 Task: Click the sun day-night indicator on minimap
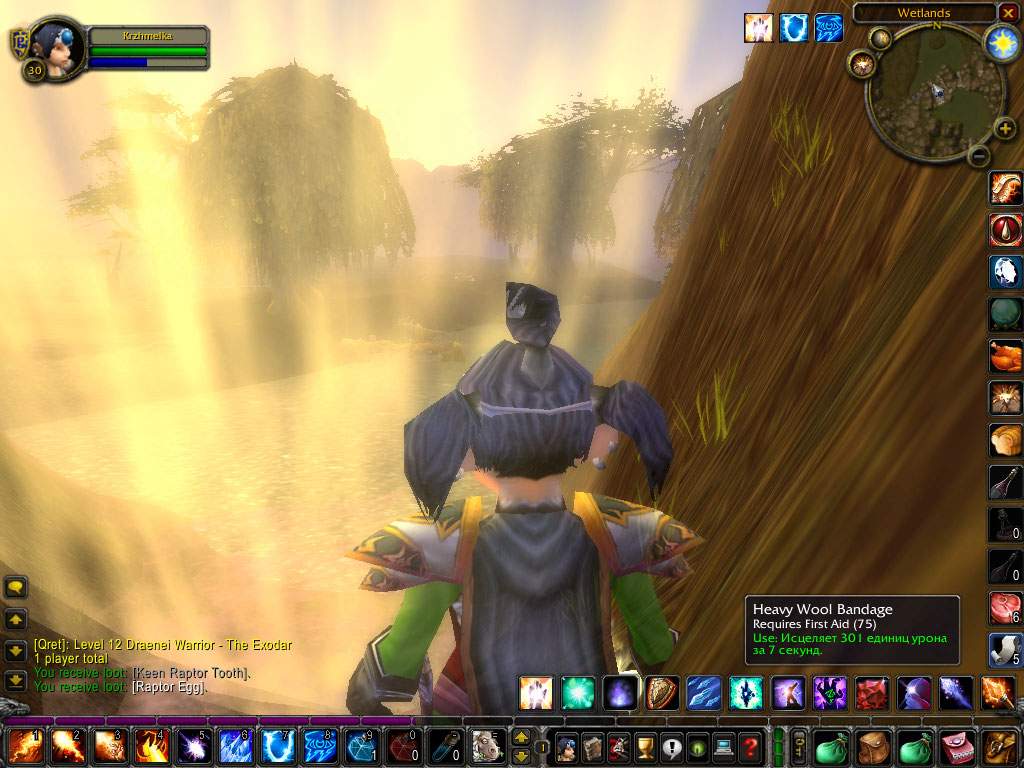point(1000,42)
